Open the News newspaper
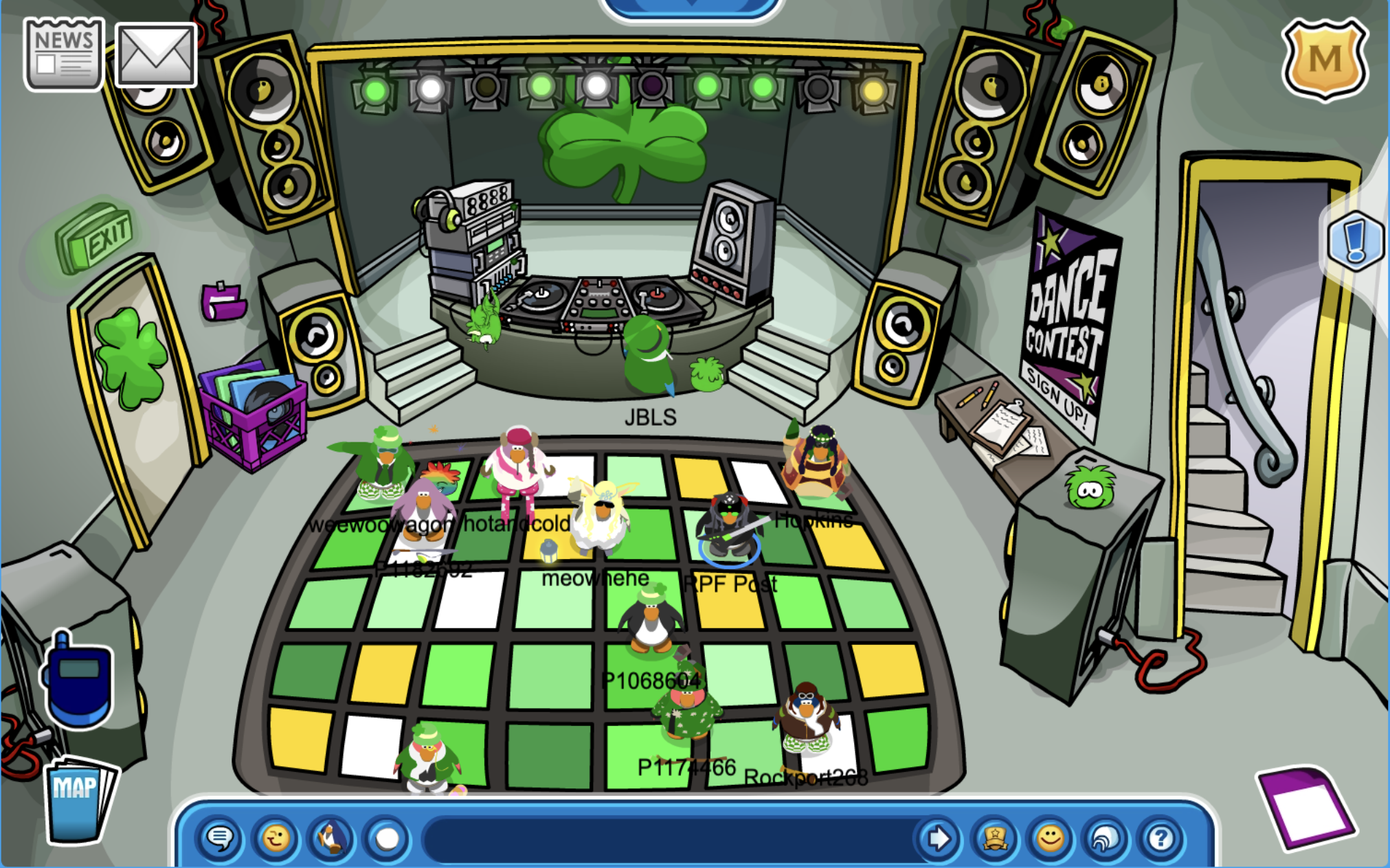This screenshot has width=1390, height=868. pos(64,54)
